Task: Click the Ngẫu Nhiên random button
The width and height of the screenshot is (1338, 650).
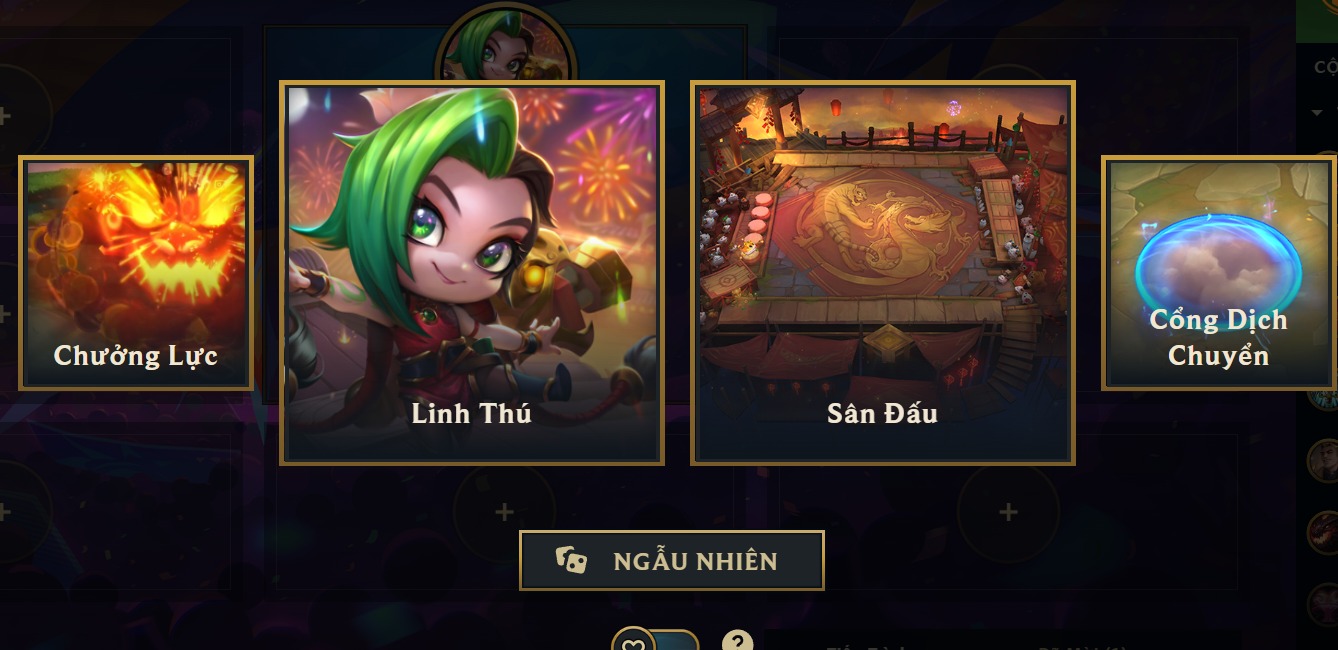Action: coord(671,561)
